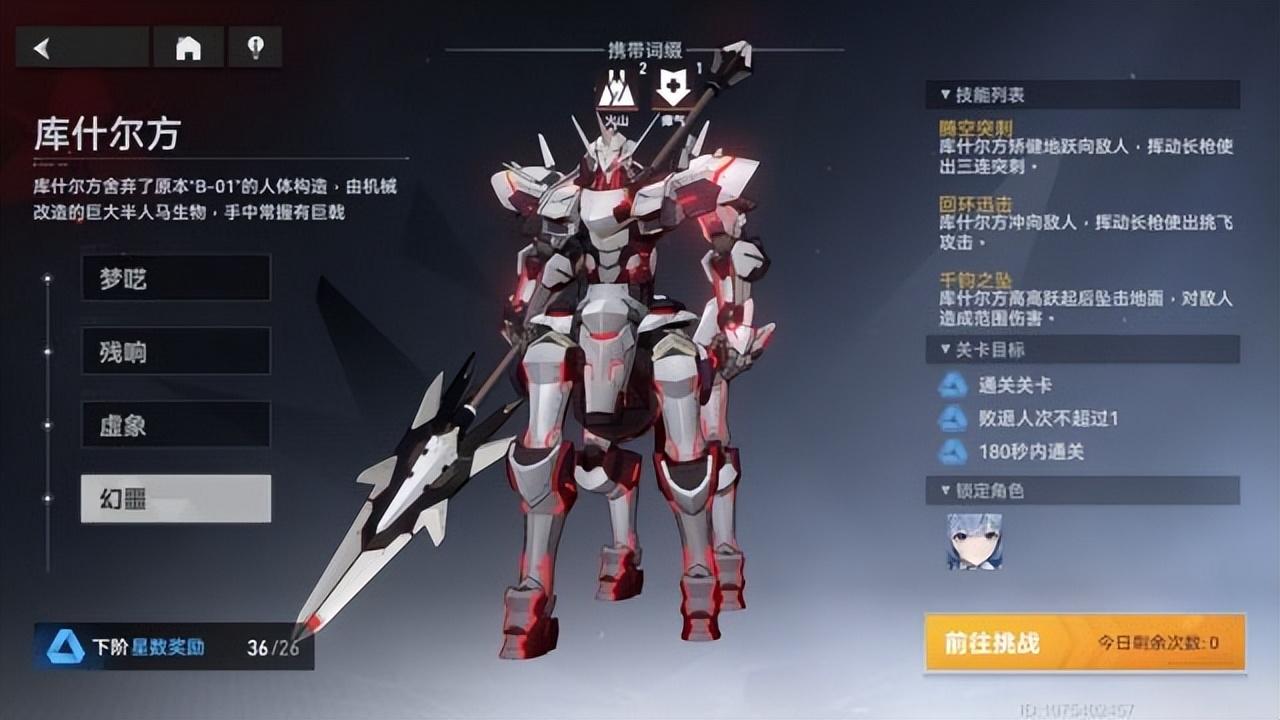Select the 梦呓 stage entry
Image resolution: width=1280 pixels, height=720 pixels.
(x=175, y=278)
